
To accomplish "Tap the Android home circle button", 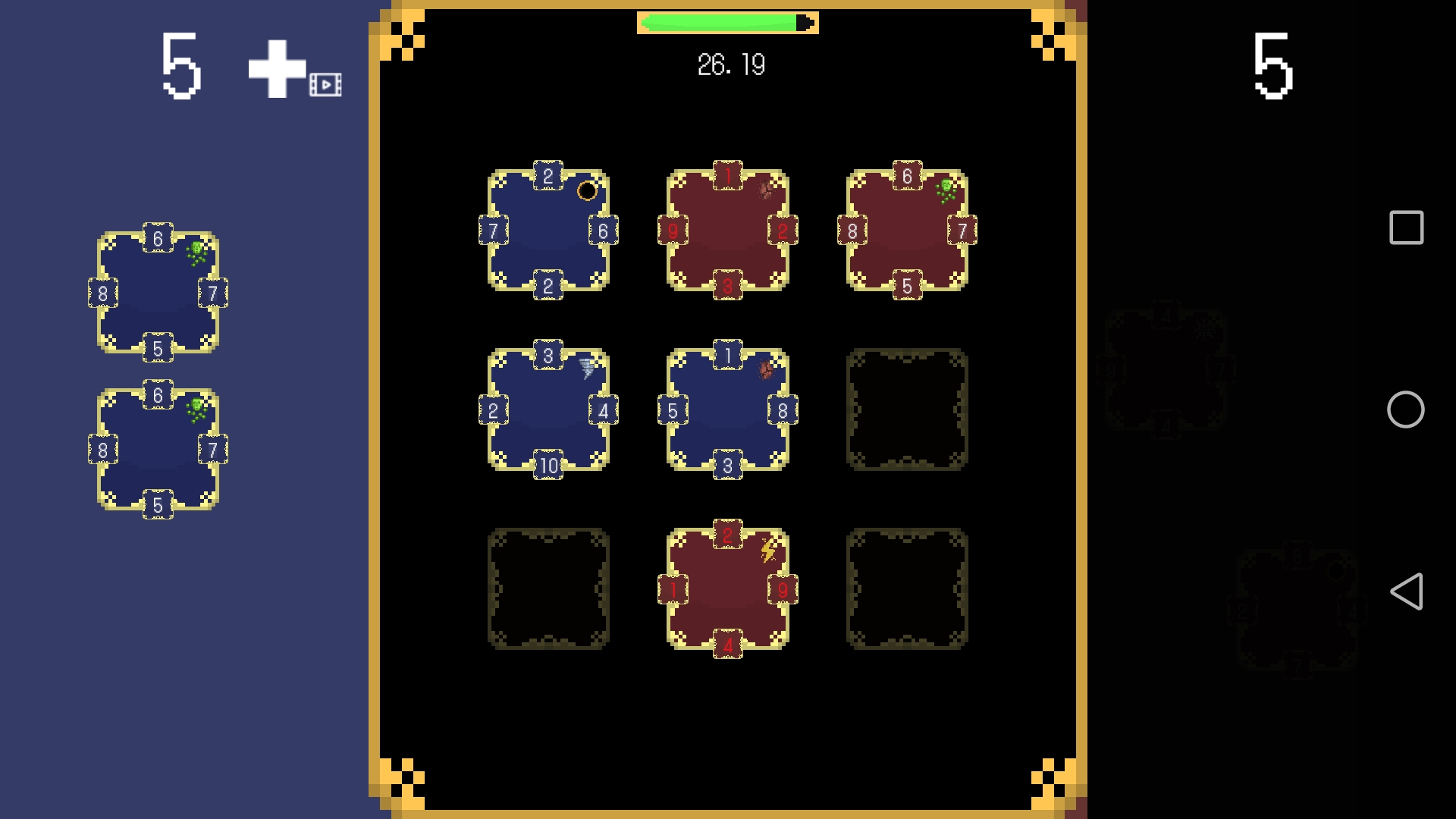I will click(1407, 409).
